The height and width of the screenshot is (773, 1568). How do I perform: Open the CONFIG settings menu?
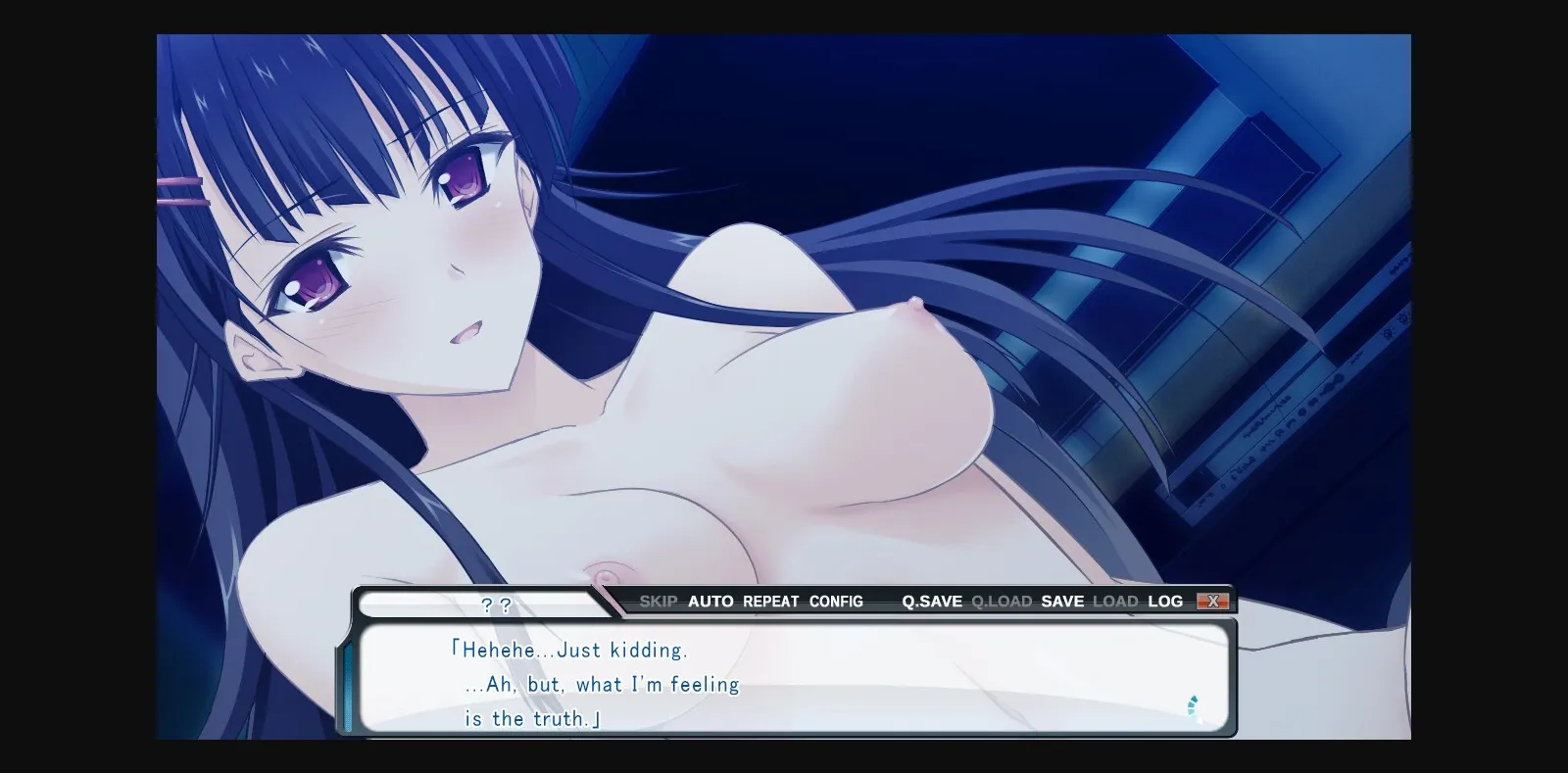(836, 601)
